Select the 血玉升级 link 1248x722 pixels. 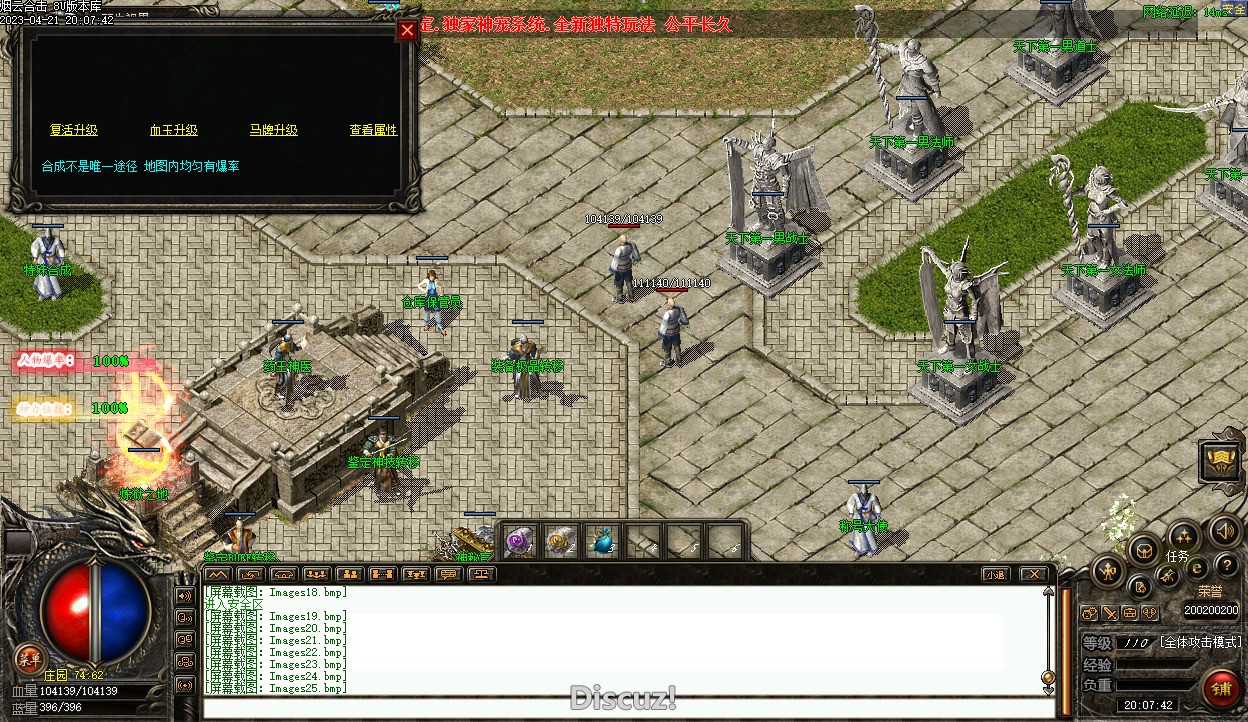click(x=174, y=130)
